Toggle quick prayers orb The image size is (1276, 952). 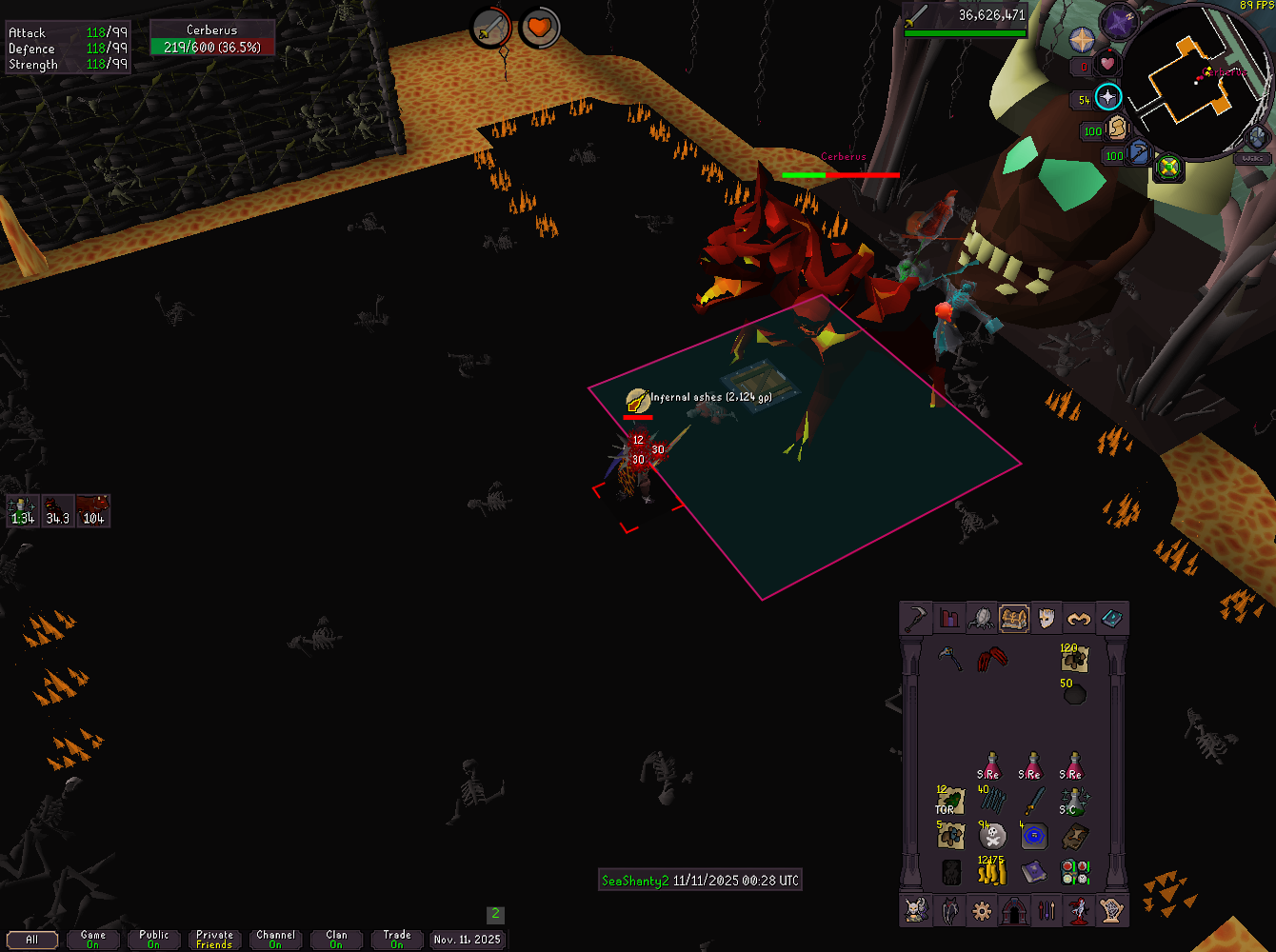click(1107, 97)
